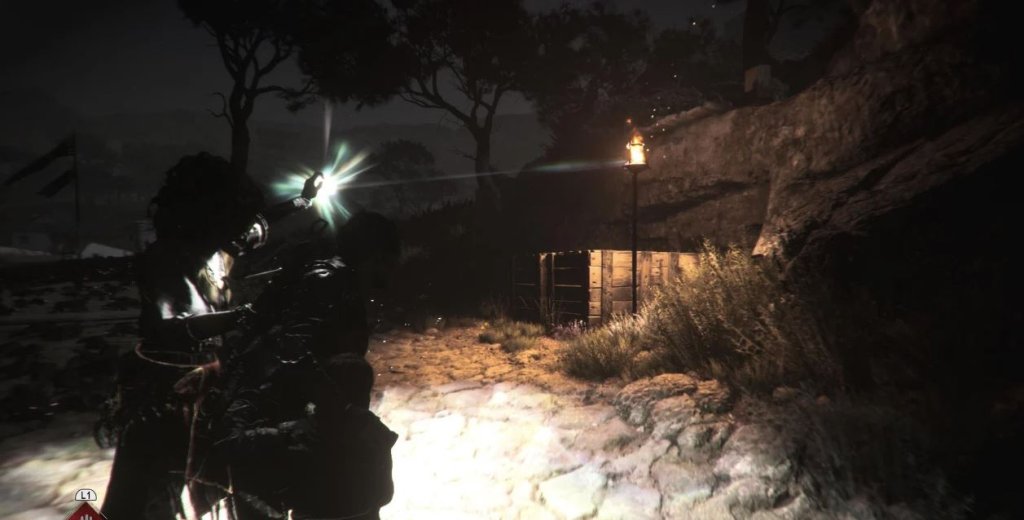This screenshot has width=1024, height=520.
Task: Select the red diamond item icon
Action: coord(86,512)
